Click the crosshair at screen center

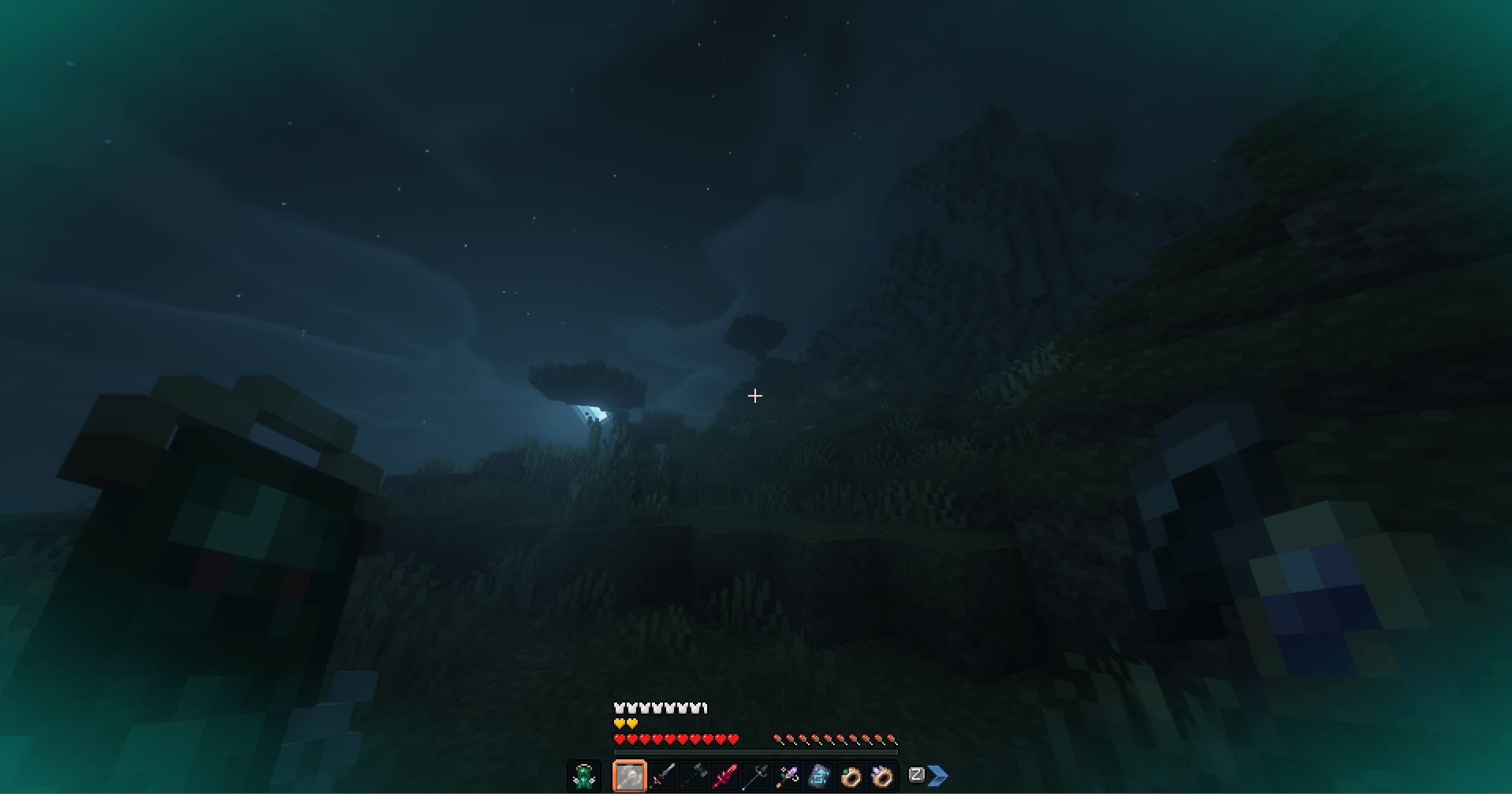point(754,395)
